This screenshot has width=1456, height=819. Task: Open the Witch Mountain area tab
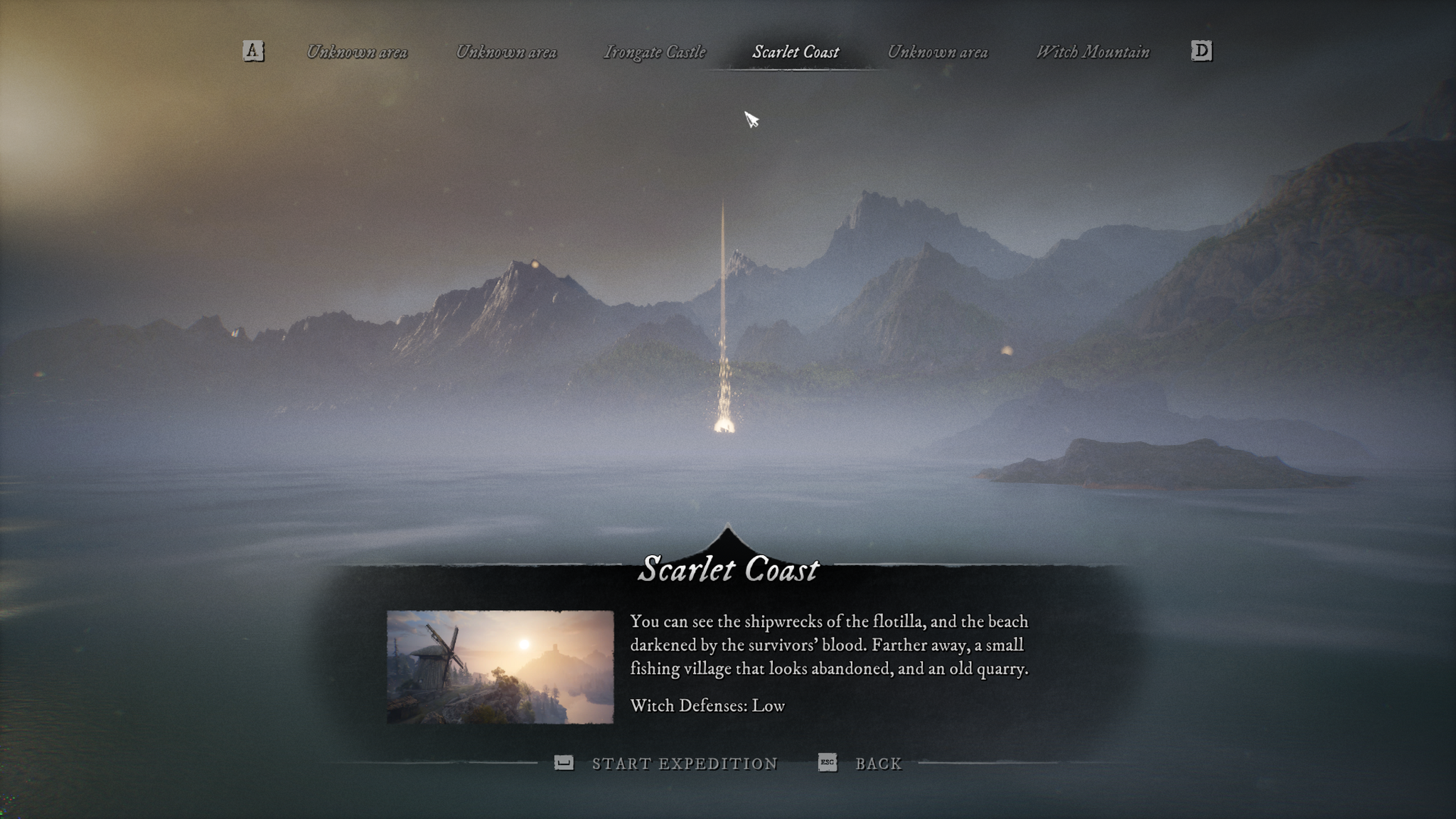click(x=1092, y=52)
